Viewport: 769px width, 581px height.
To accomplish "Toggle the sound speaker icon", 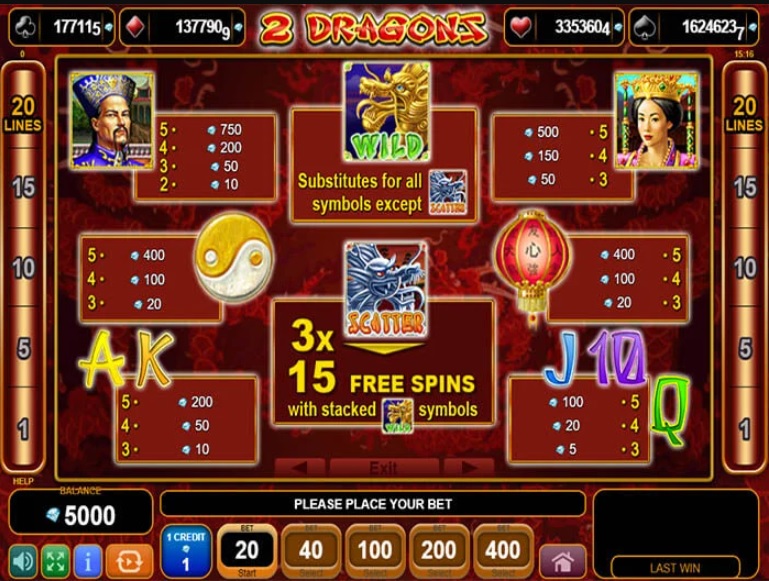I will click(22, 560).
